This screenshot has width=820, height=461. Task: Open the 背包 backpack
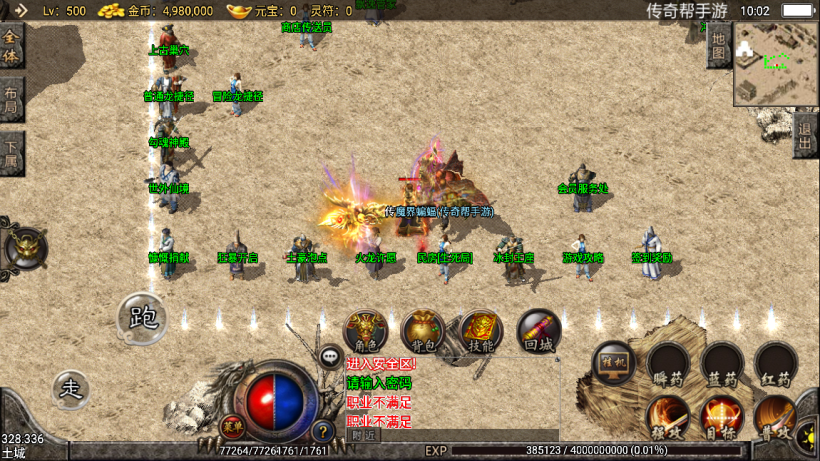click(x=423, y=331)
